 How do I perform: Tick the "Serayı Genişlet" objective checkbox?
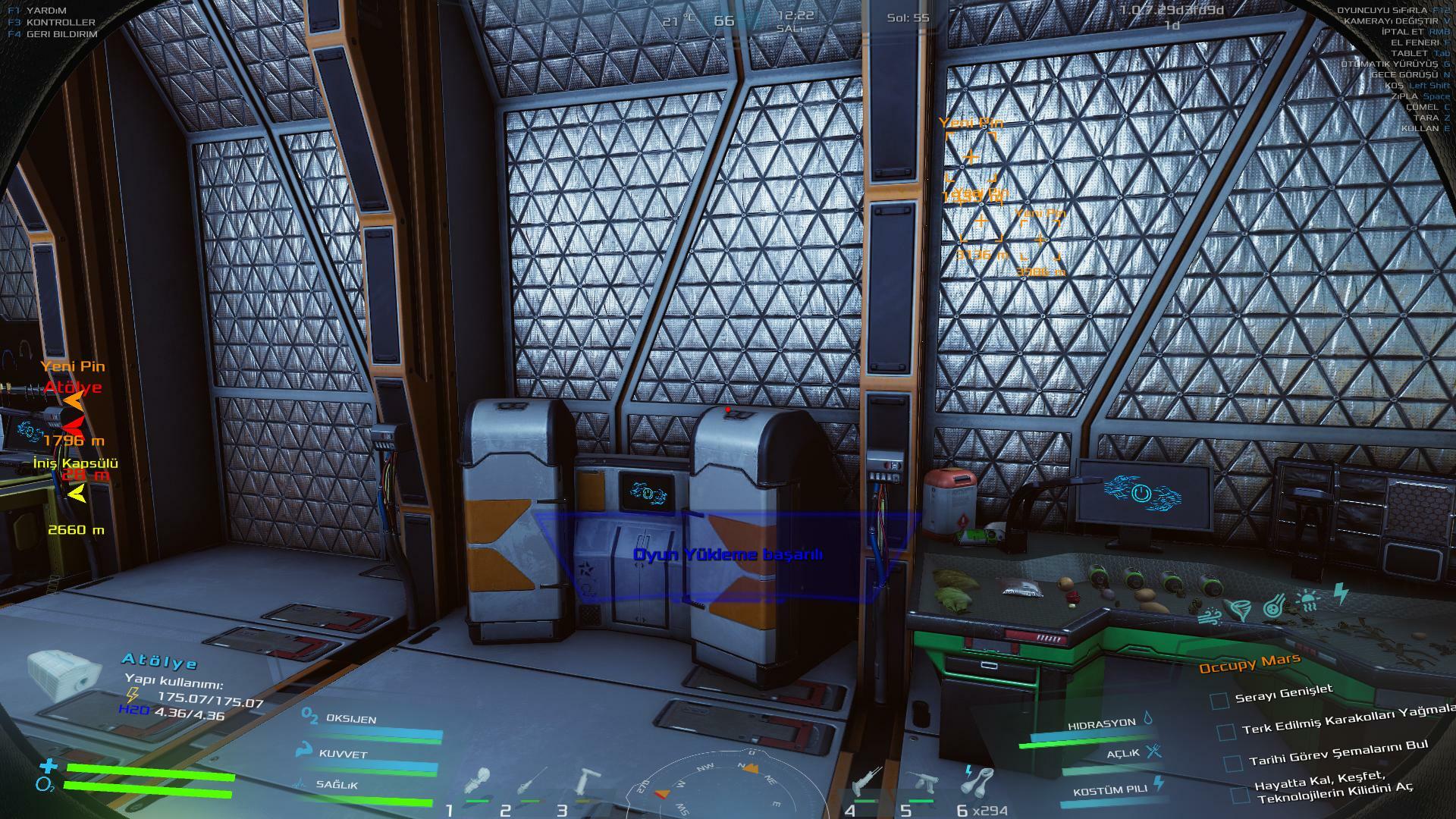pos(1219,700)
